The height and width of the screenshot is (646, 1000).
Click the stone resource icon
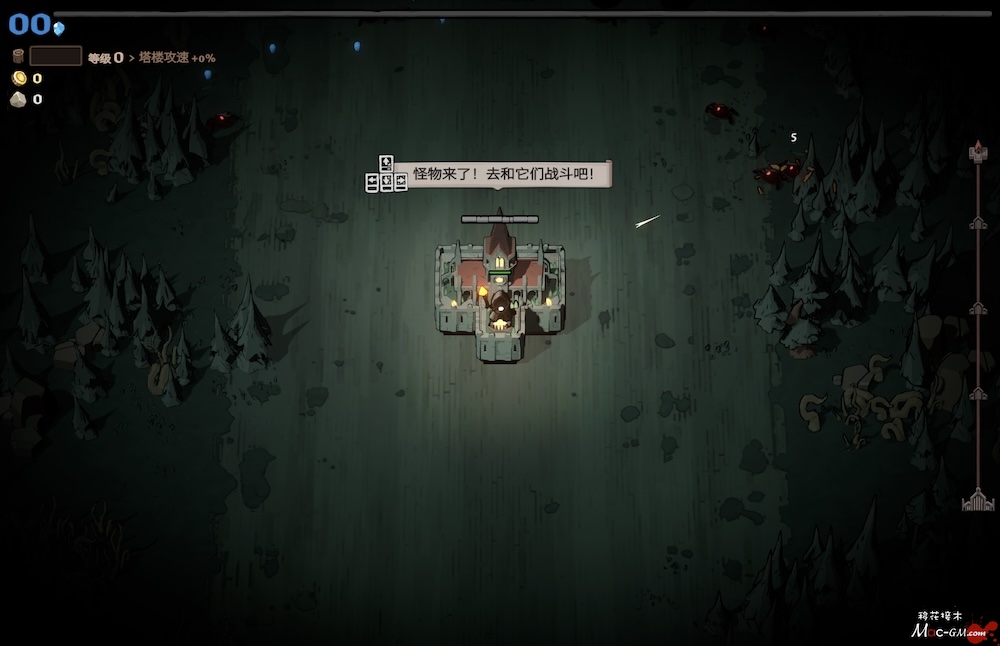pos(18,99)
